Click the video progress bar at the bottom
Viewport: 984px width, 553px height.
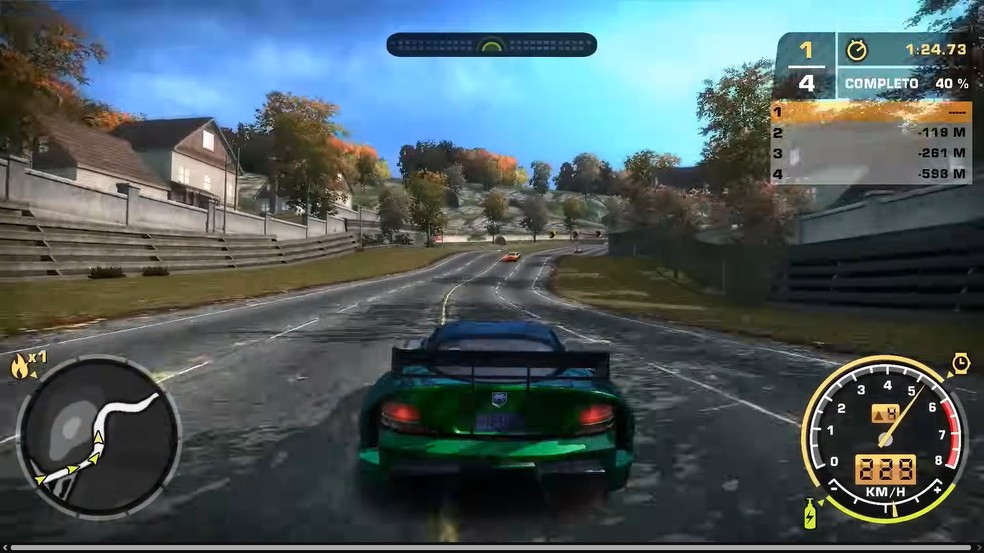click(x=492, y=548)
